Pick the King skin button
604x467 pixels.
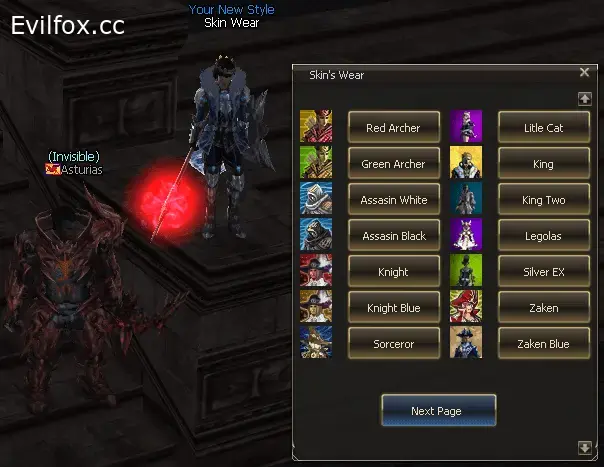point(544,164)
